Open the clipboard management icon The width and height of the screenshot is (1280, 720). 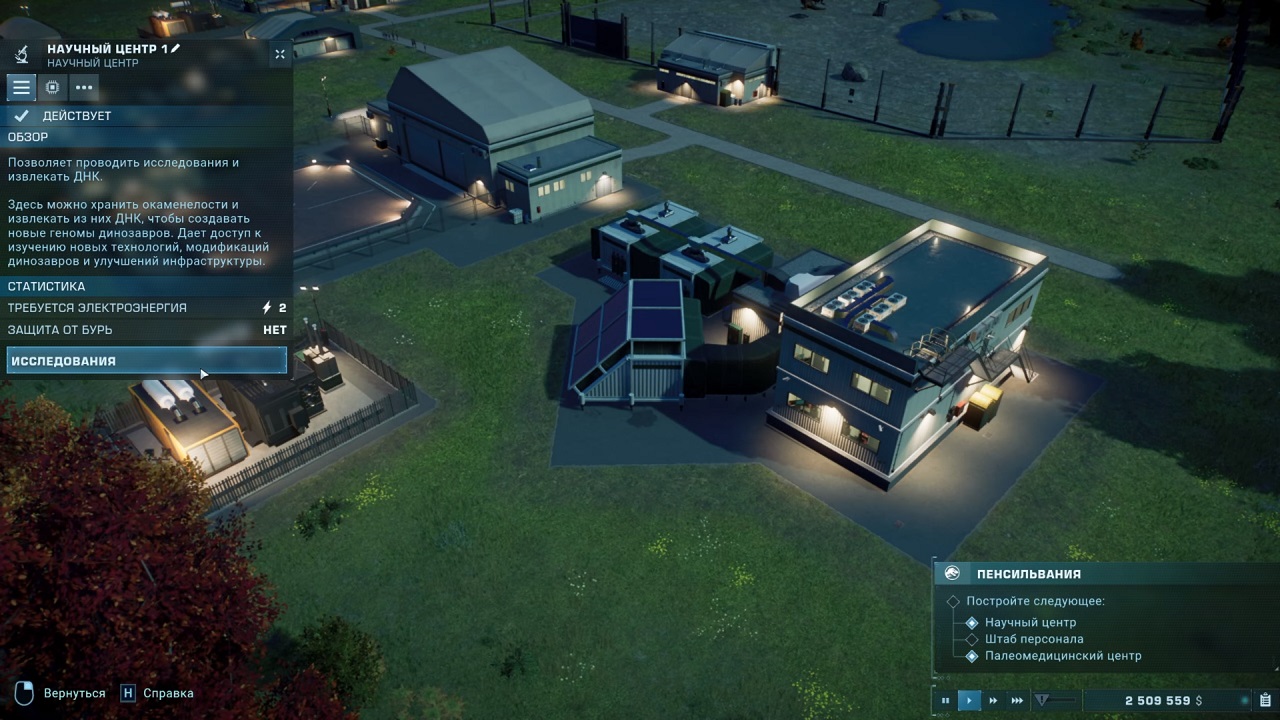pos(1265,701)
